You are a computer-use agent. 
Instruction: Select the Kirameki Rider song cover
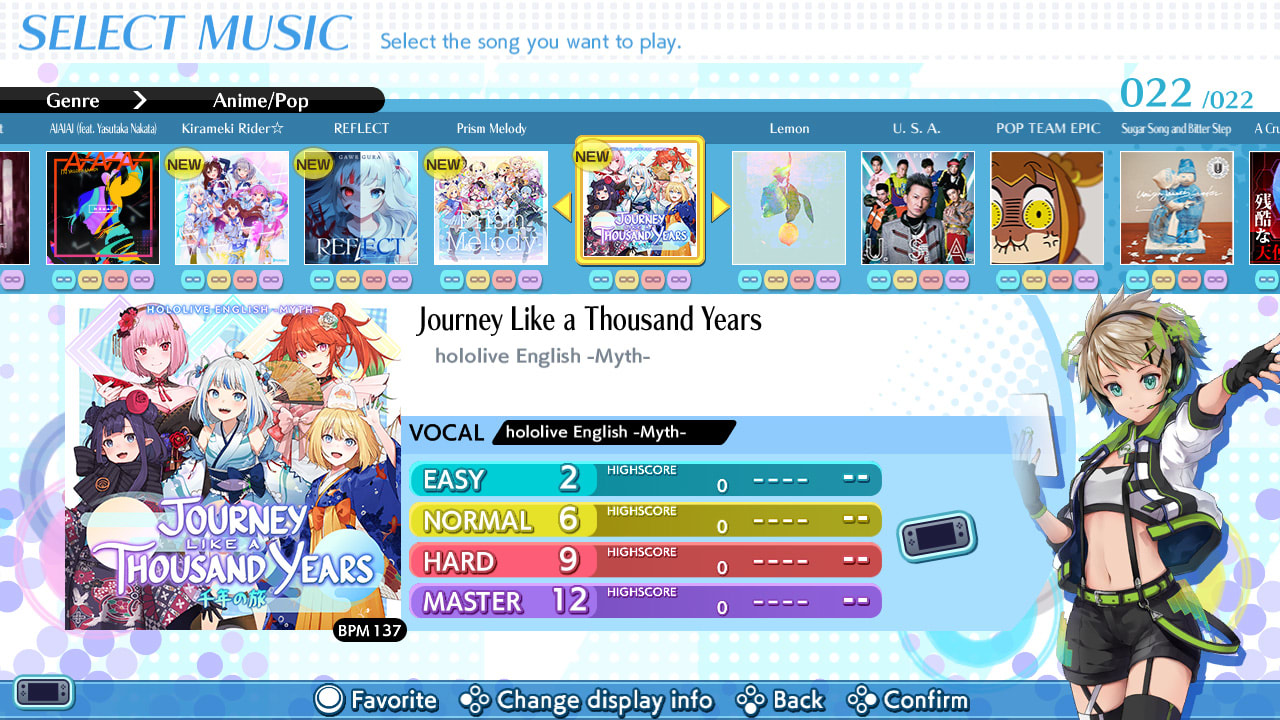coord(232,208)
